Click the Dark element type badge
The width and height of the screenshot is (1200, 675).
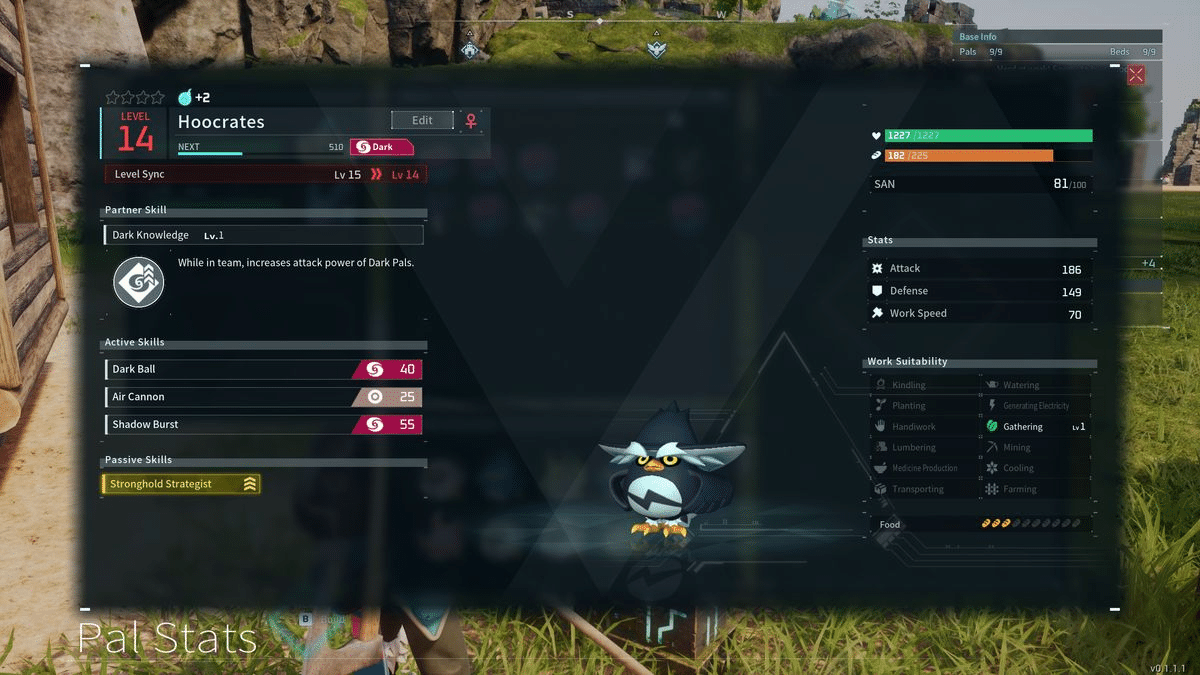[x=382, y=147]
